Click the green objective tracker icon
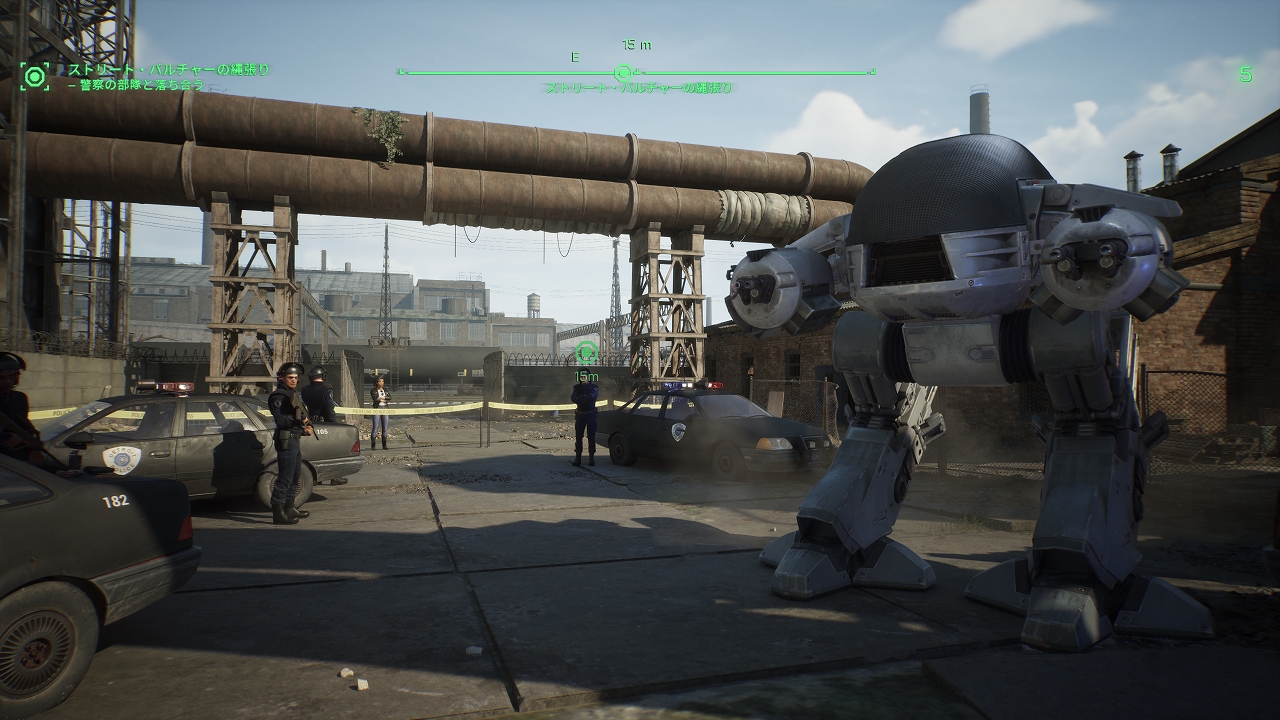 35,76
